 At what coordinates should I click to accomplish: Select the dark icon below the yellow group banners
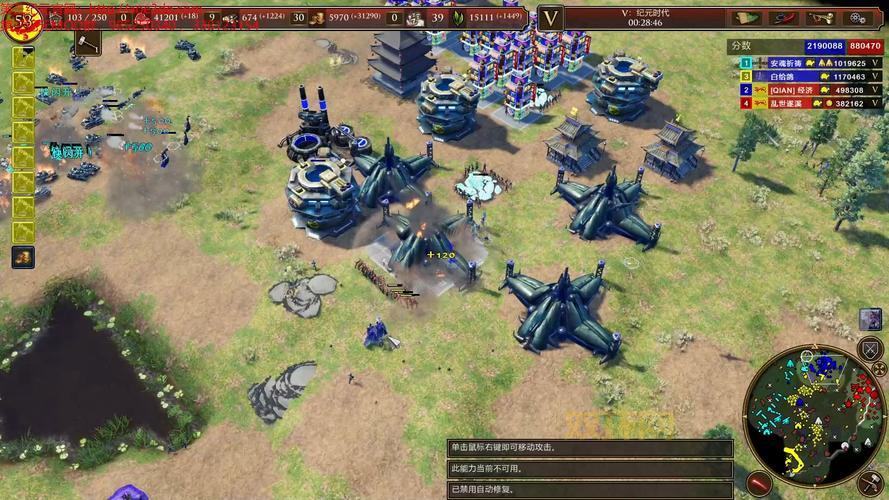pos(22,257)
